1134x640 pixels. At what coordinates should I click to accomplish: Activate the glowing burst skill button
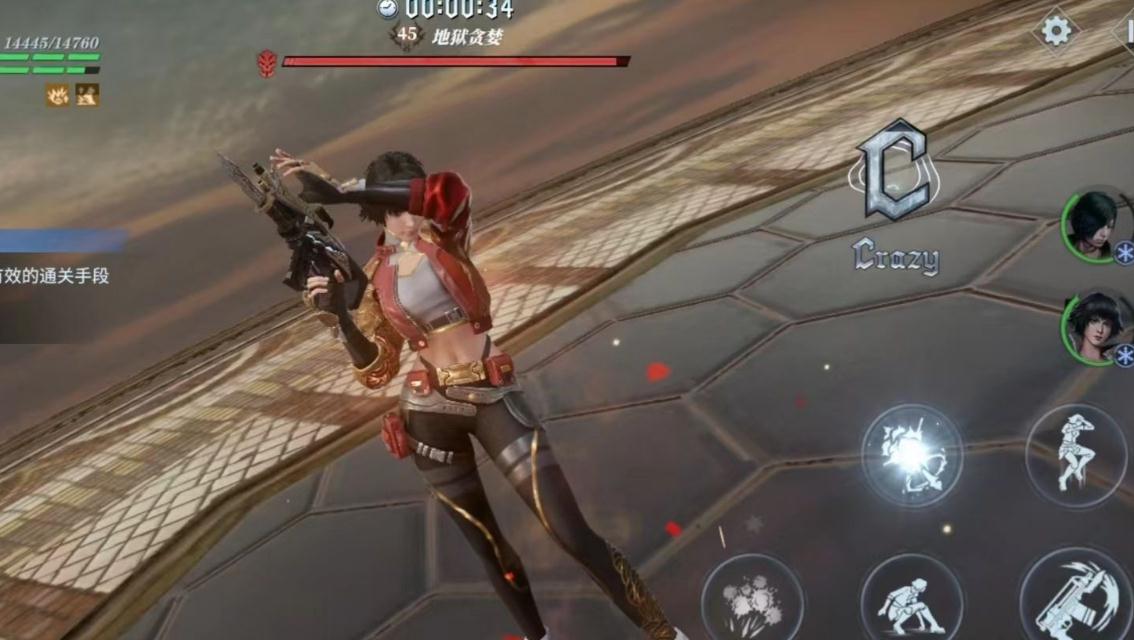pos(912,455)
